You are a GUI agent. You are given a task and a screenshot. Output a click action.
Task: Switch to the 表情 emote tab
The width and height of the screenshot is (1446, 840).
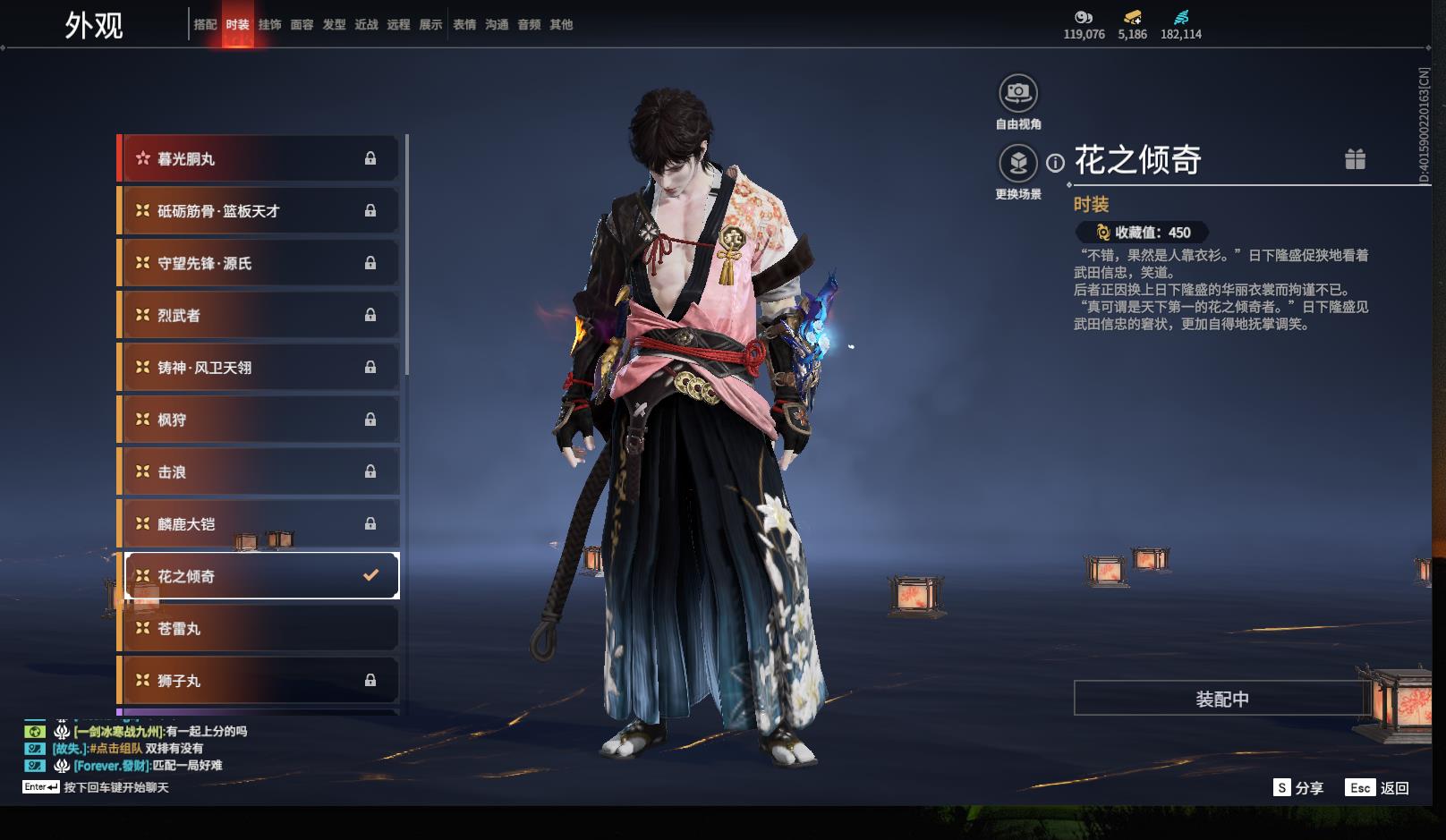point(464,24)
